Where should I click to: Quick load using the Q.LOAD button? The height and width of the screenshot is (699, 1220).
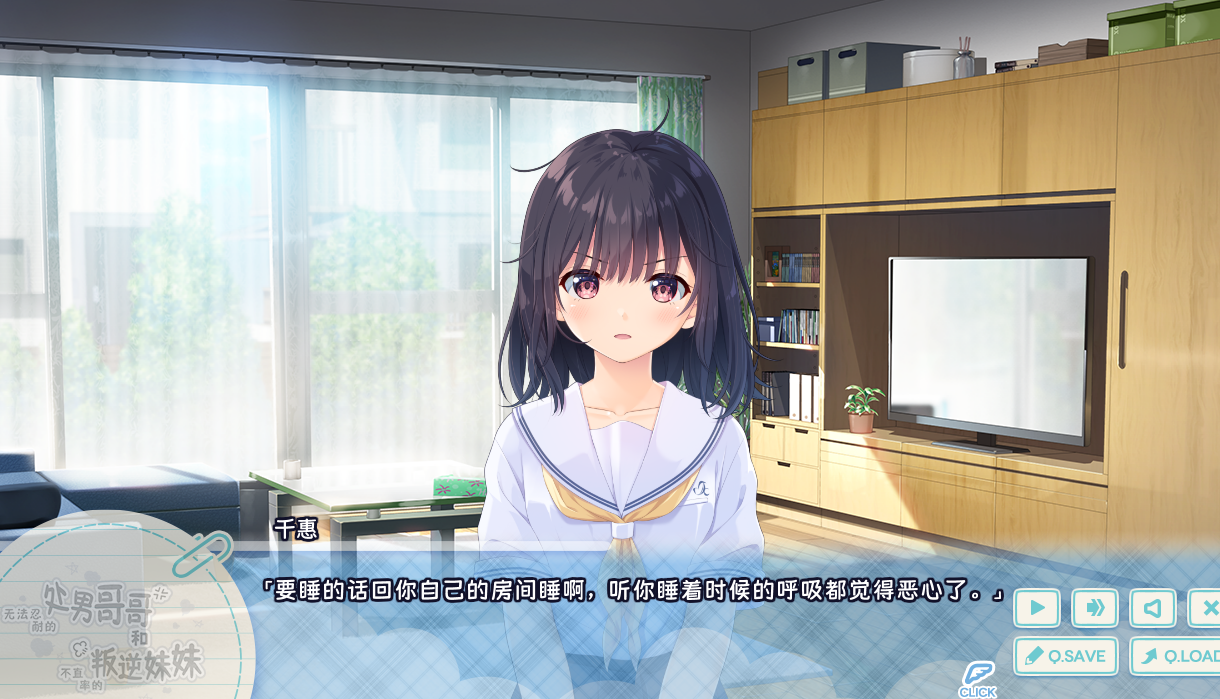1177,656
